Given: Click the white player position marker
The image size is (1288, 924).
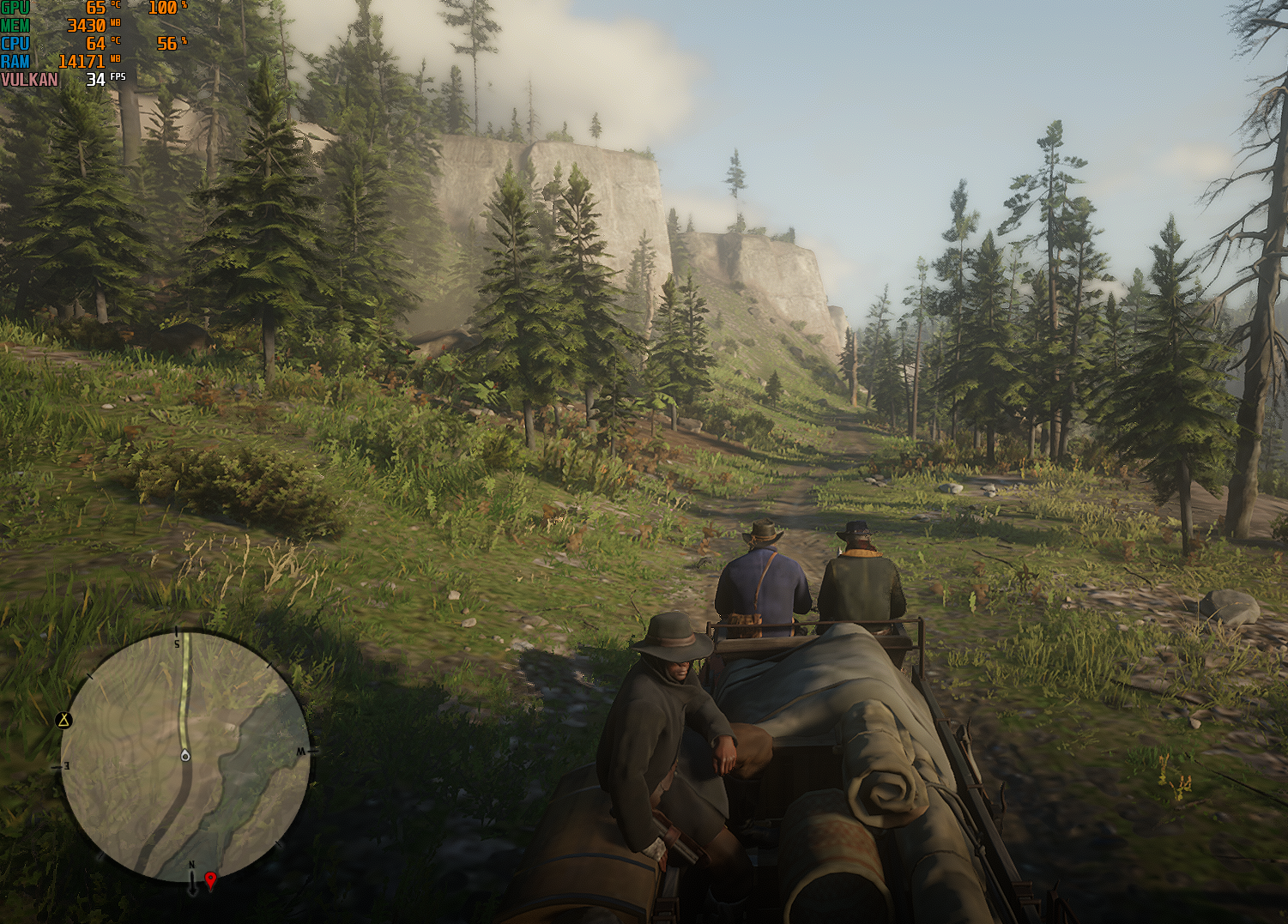Looking at the screenshot, I should click(x=184, y=755).
